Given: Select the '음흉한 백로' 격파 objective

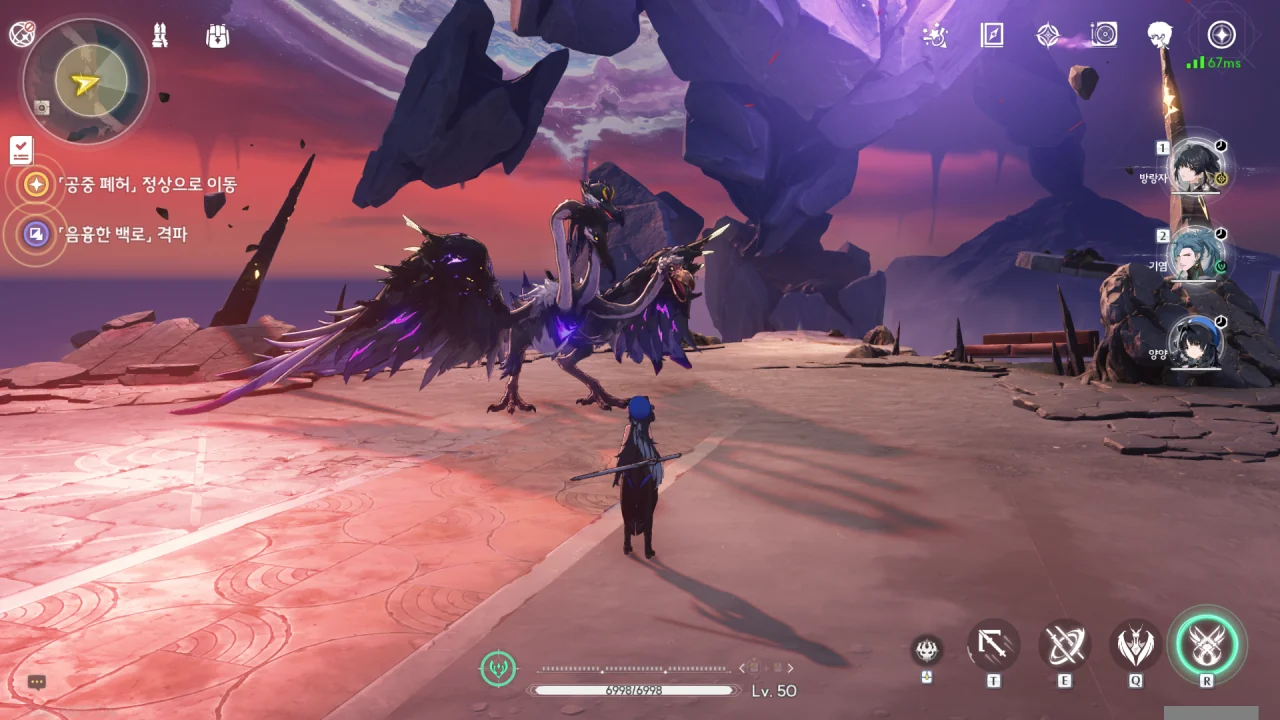Looking at the screenshot, I should 37,235.
